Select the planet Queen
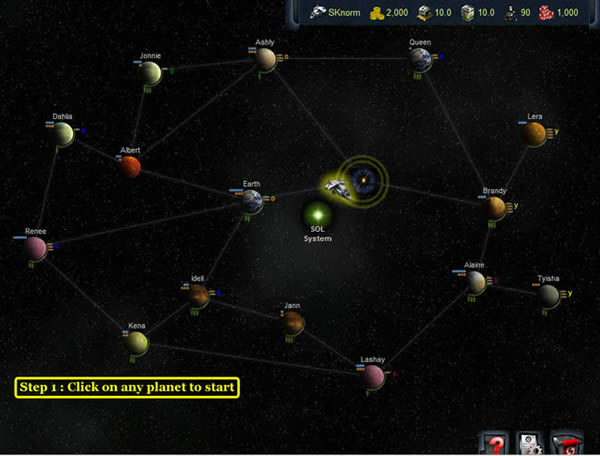 421,60
